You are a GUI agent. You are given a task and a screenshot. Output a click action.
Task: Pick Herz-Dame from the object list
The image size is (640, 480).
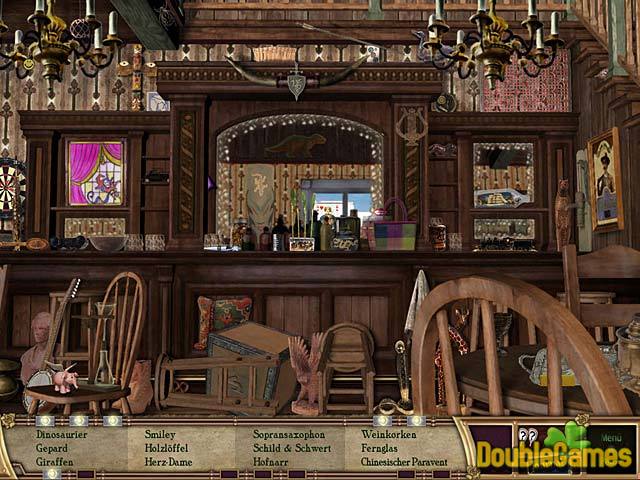point(168,463)
